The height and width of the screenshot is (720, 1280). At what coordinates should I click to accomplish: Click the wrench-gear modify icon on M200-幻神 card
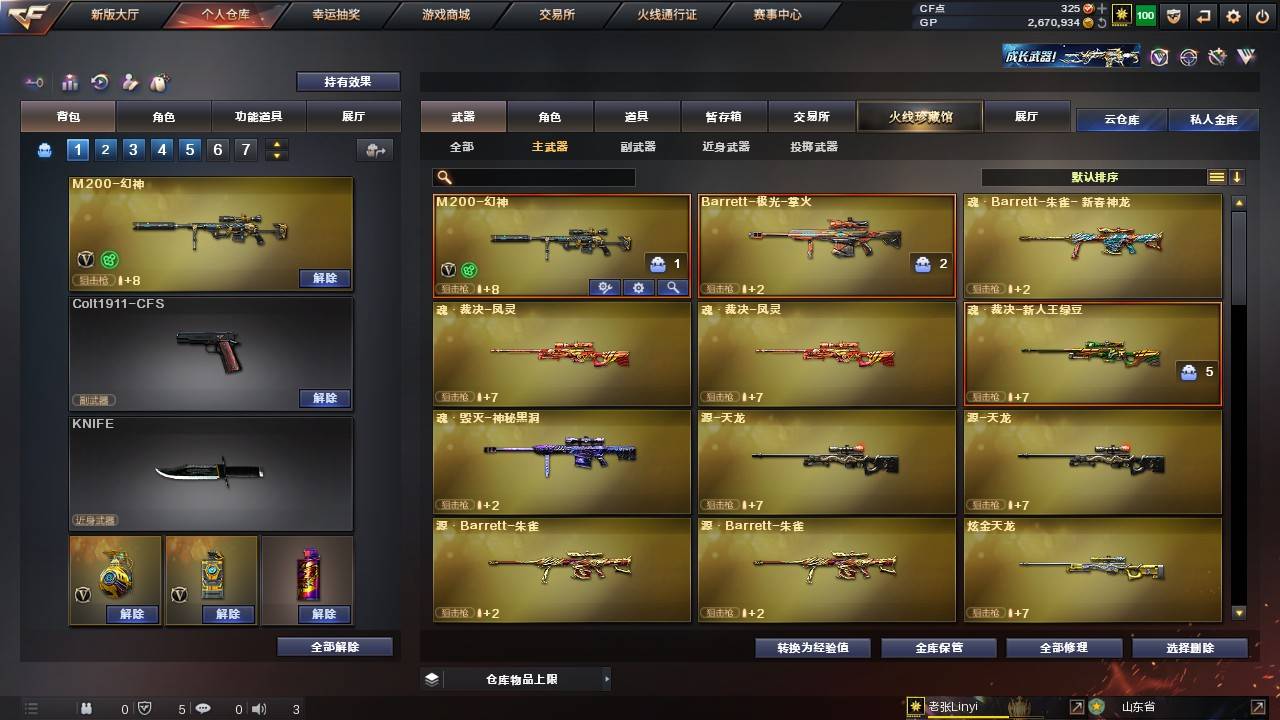[604, 287]
